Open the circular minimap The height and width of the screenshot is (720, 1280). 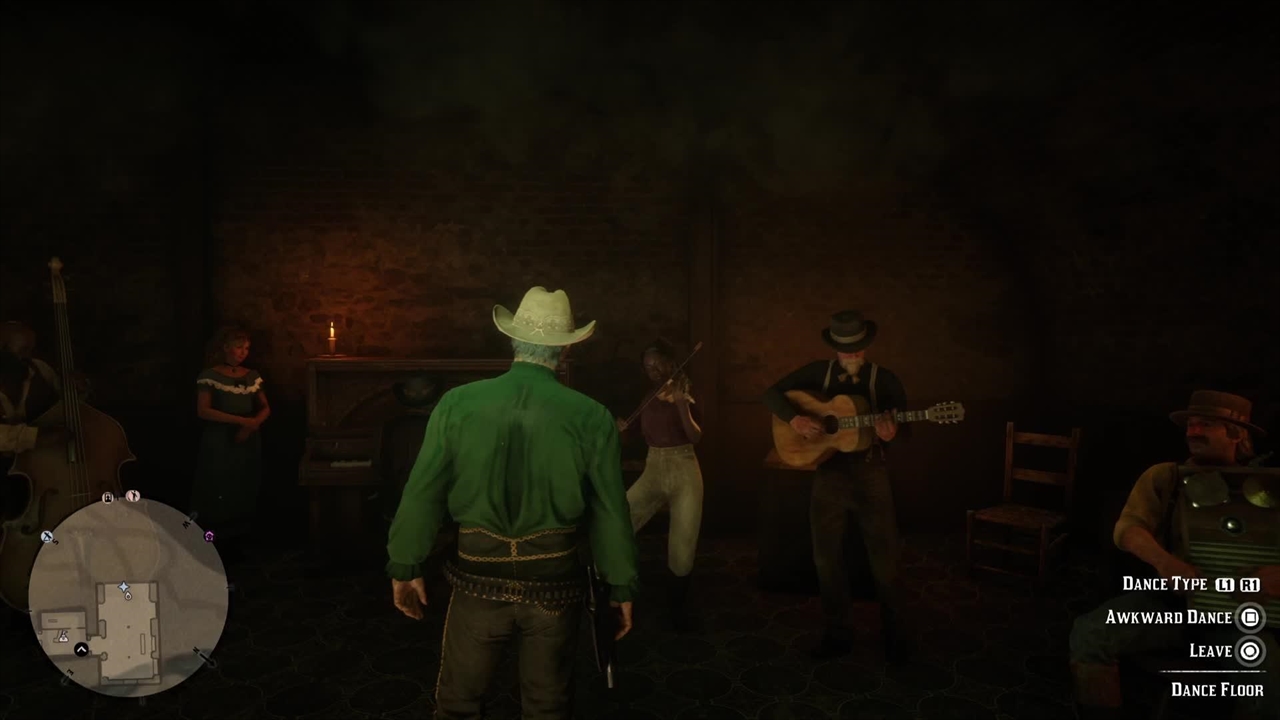[x=127, y=596]
